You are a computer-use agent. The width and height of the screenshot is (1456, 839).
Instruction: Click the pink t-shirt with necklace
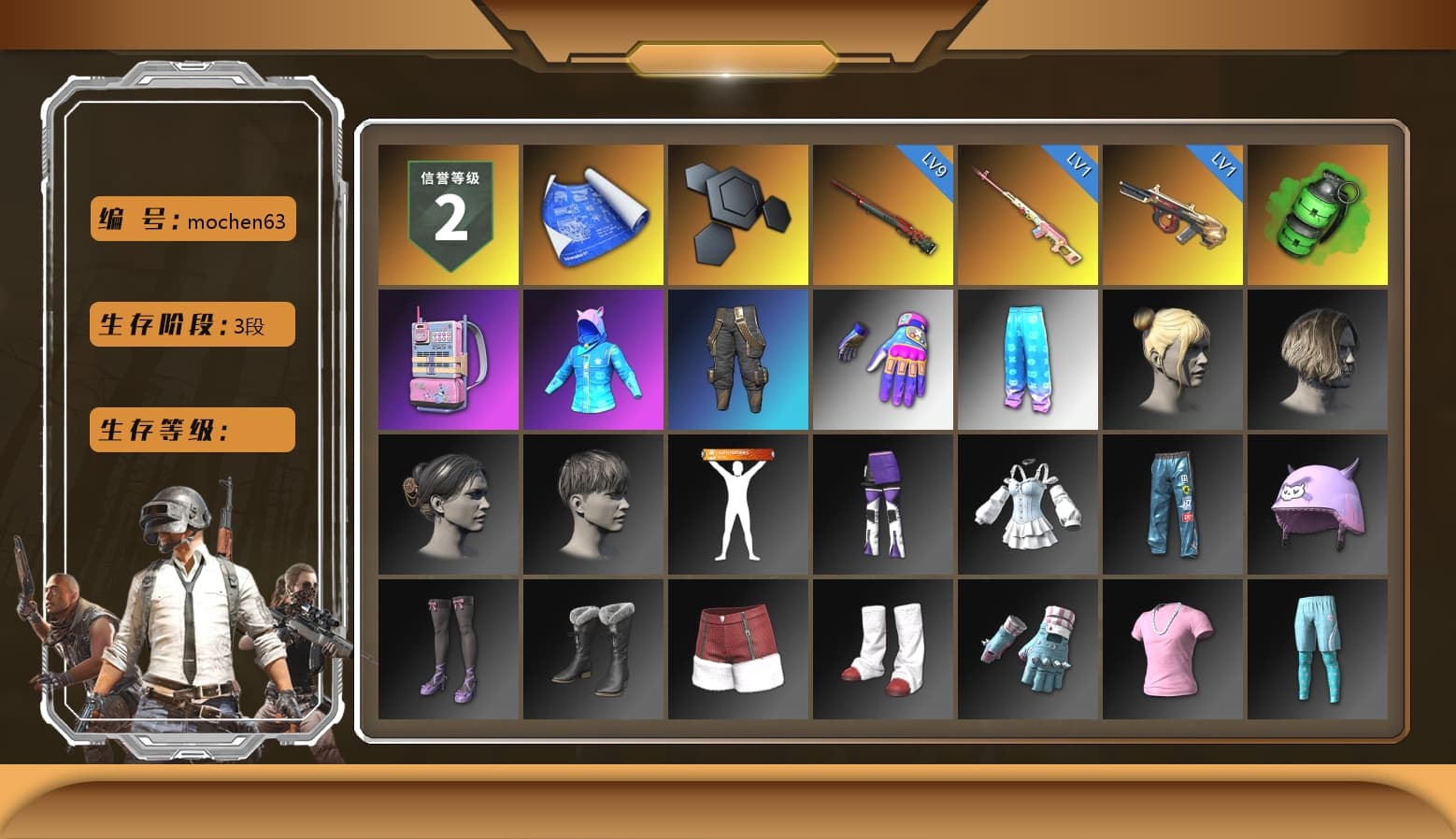[1174, 649]
